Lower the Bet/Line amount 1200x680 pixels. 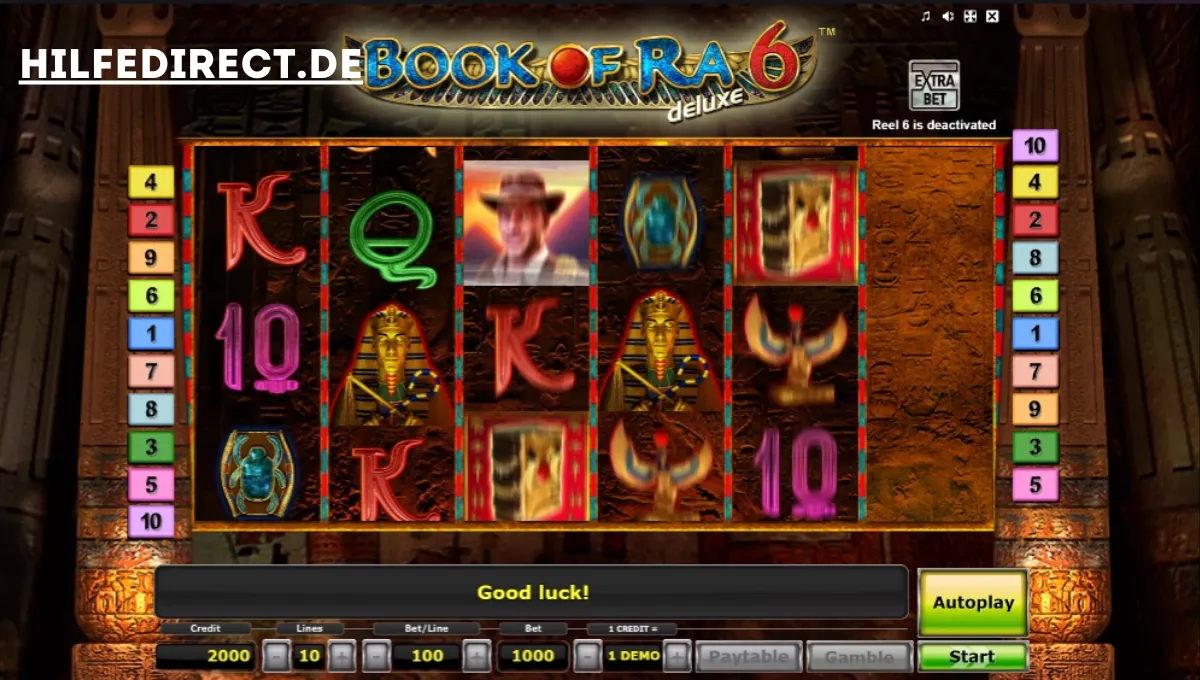(x=376, y=657)
